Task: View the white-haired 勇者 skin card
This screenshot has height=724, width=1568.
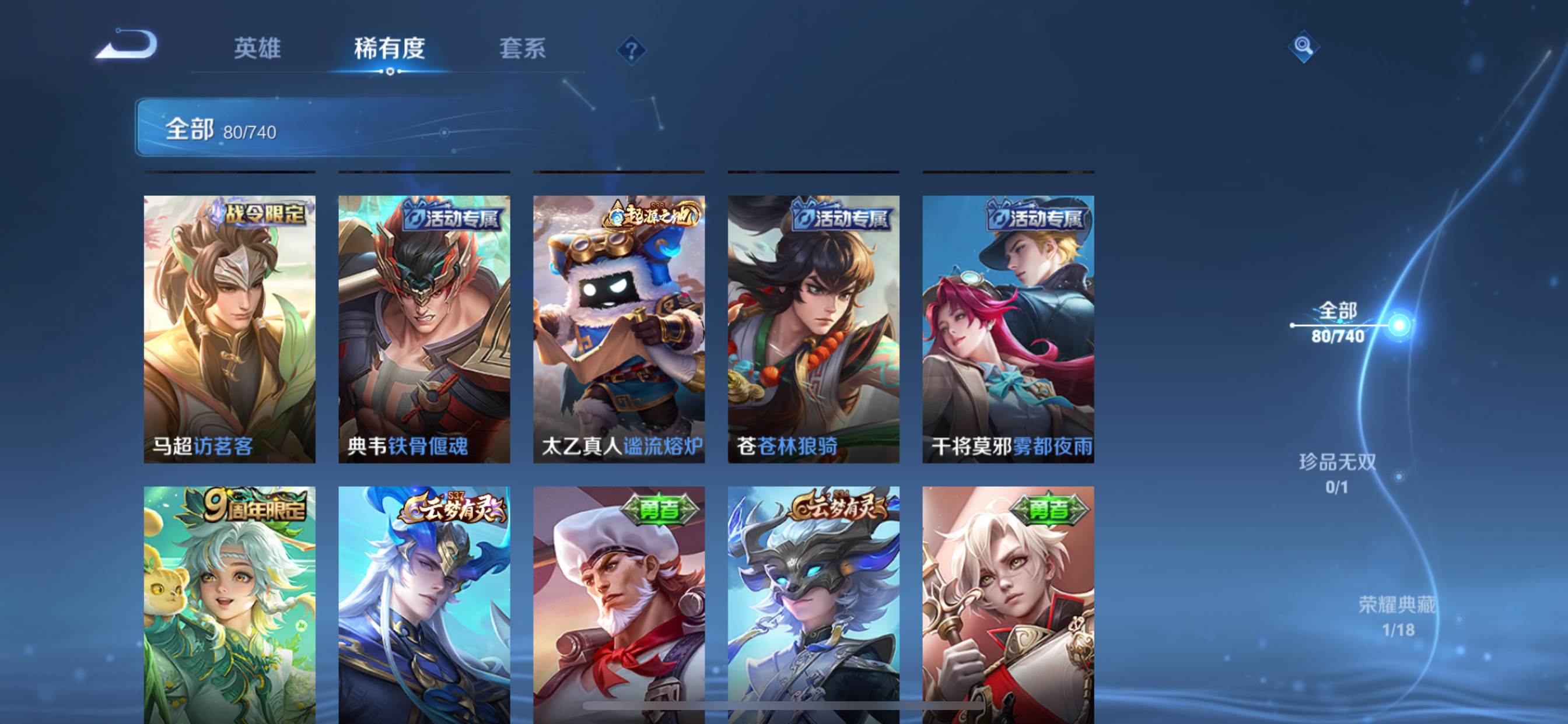Action: (1008, 605)
